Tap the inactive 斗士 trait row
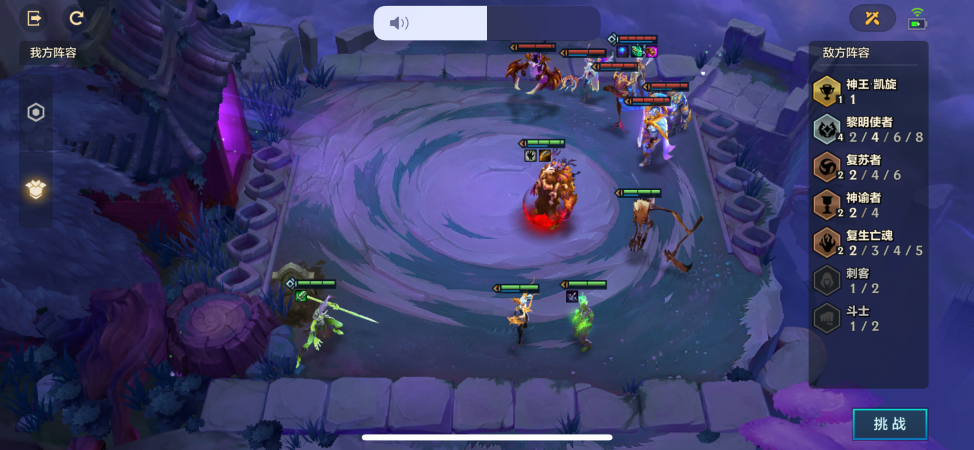This screenshot has width=974, height=450. pos(868,318)
